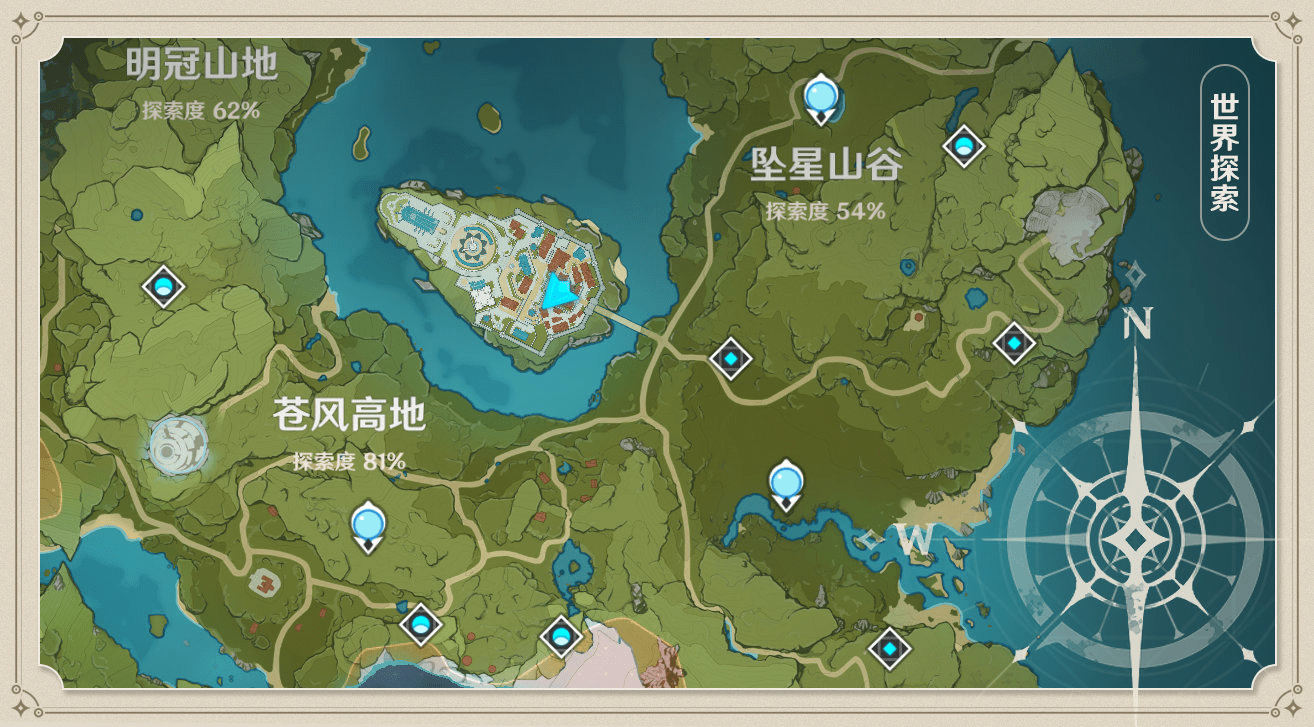This screenshot has height=727, width=1314.
Task: Click the blue orb statue marker above 坠星山谷
Action: point(822,98)
